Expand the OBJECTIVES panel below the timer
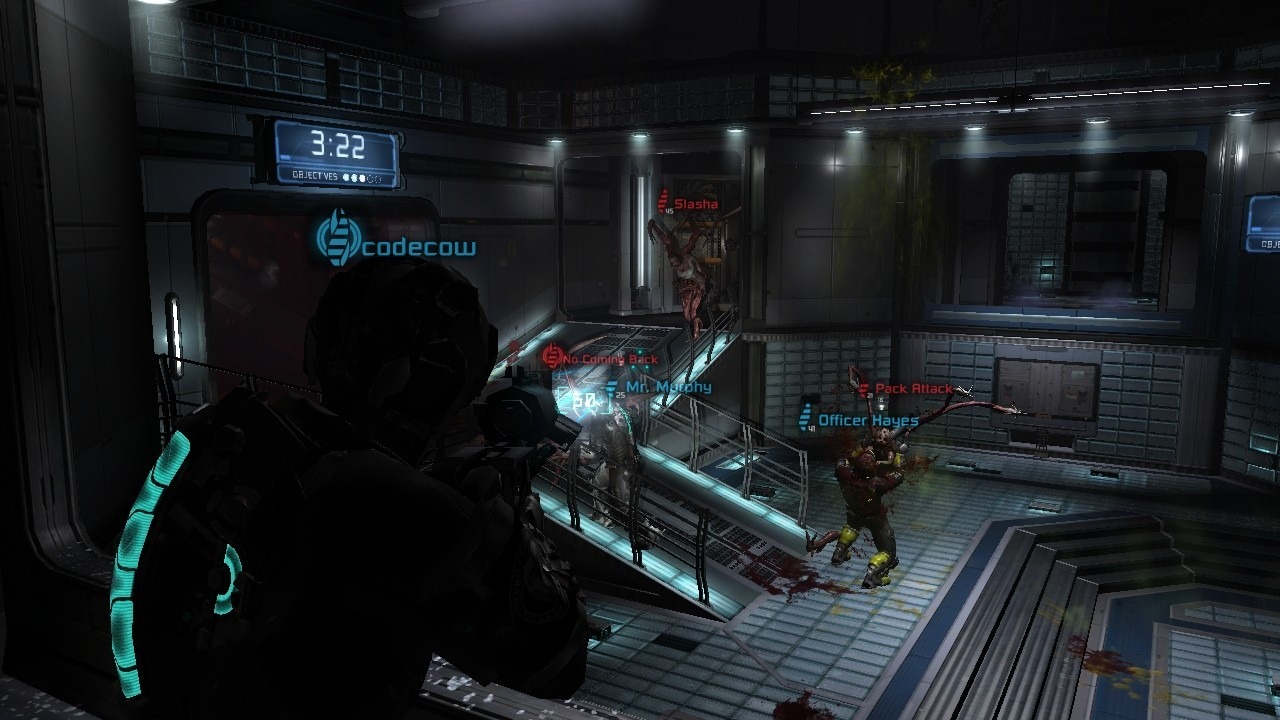This screenshot has height=720, width=1280. 335,177
